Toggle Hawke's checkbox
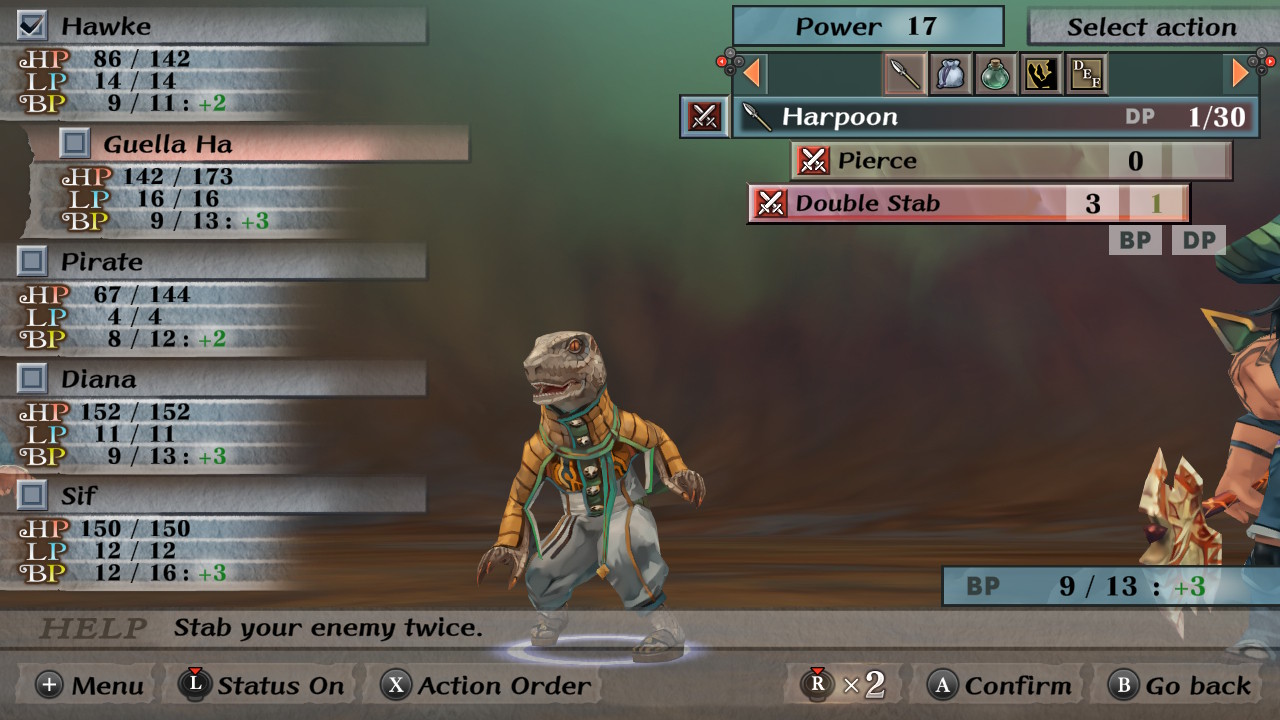The image size is (1280, 720). click(33, 26)
